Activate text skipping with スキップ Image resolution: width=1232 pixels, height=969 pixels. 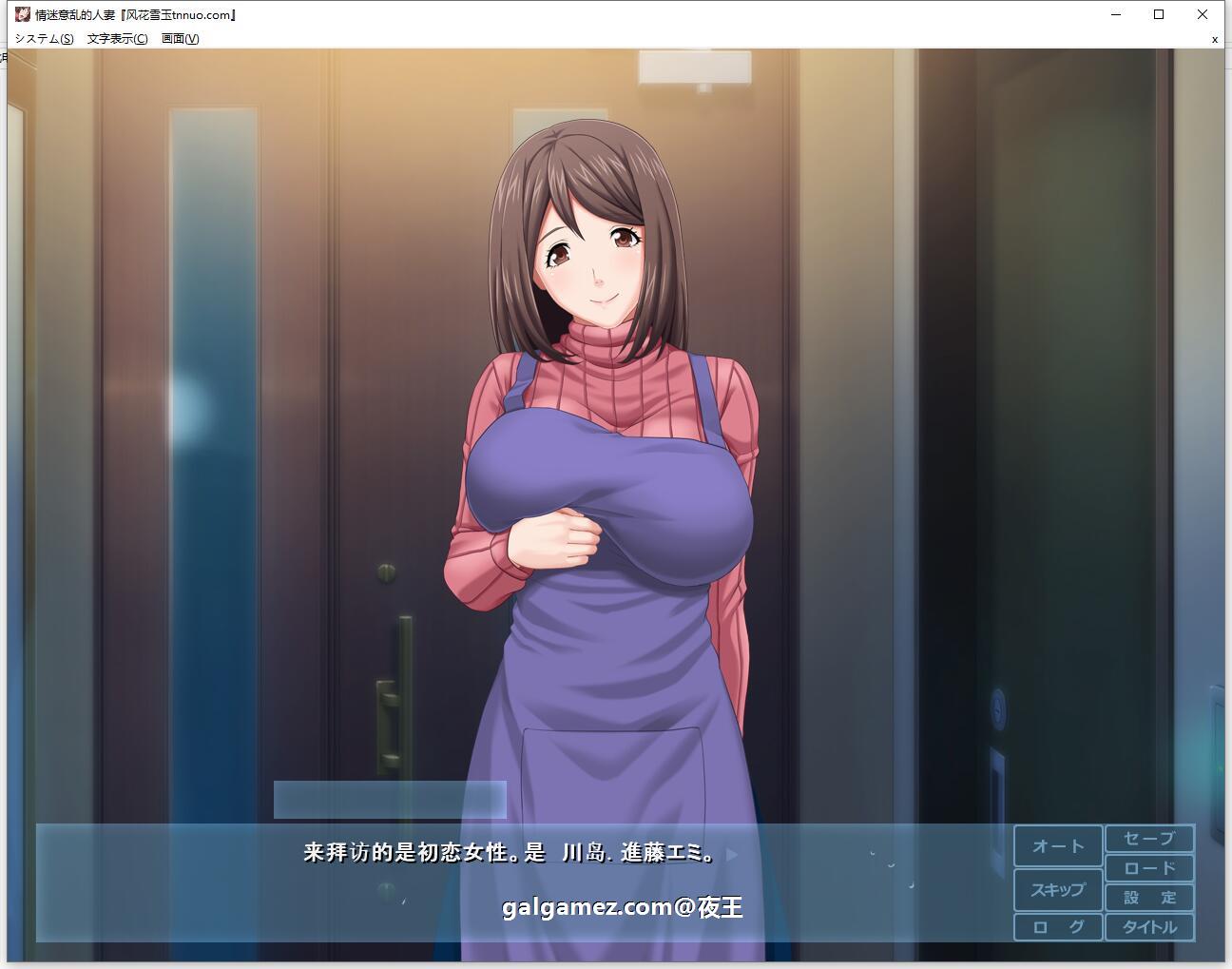coord(1057,890)
